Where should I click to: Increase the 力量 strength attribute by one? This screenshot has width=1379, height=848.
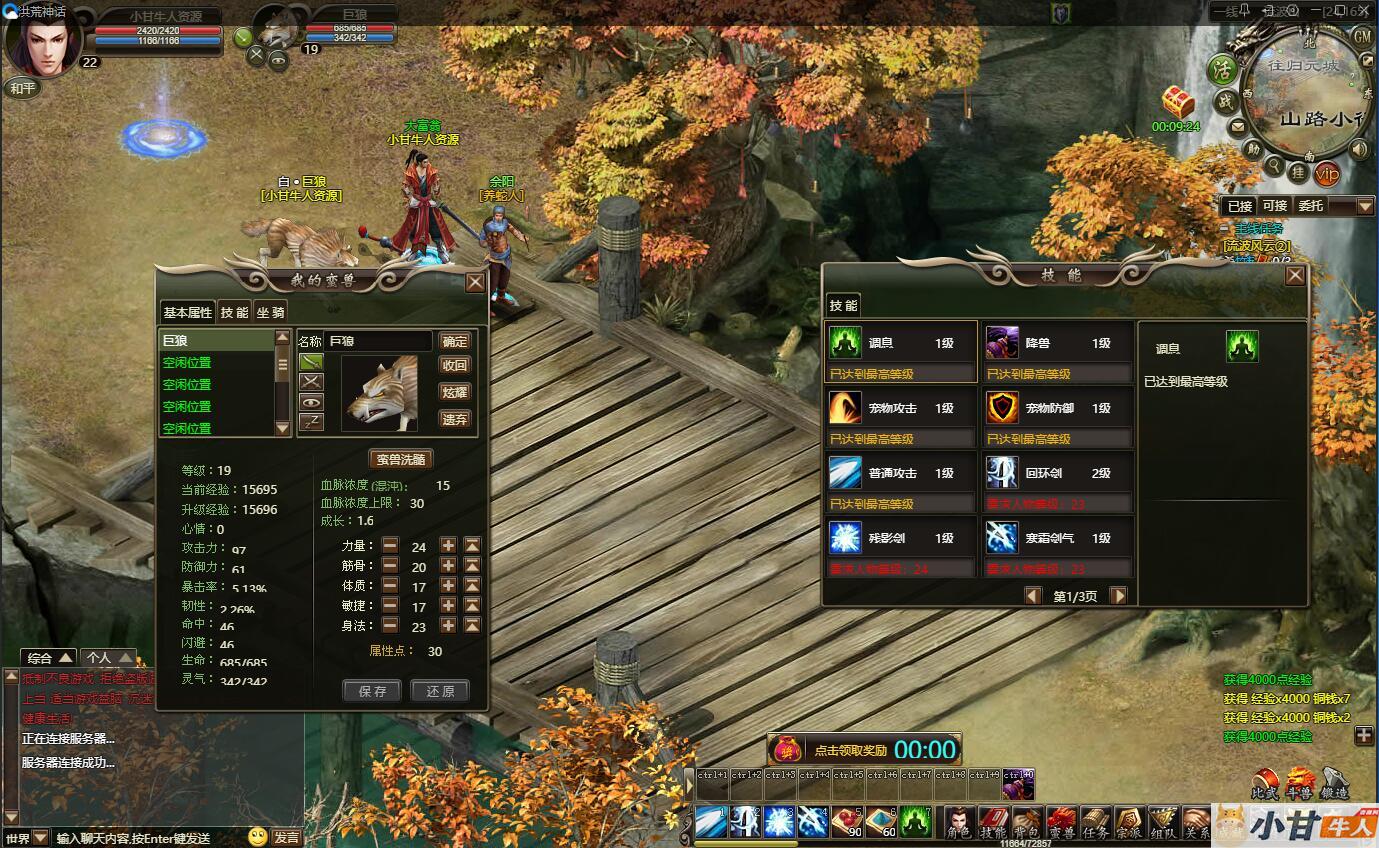[448, 546]
